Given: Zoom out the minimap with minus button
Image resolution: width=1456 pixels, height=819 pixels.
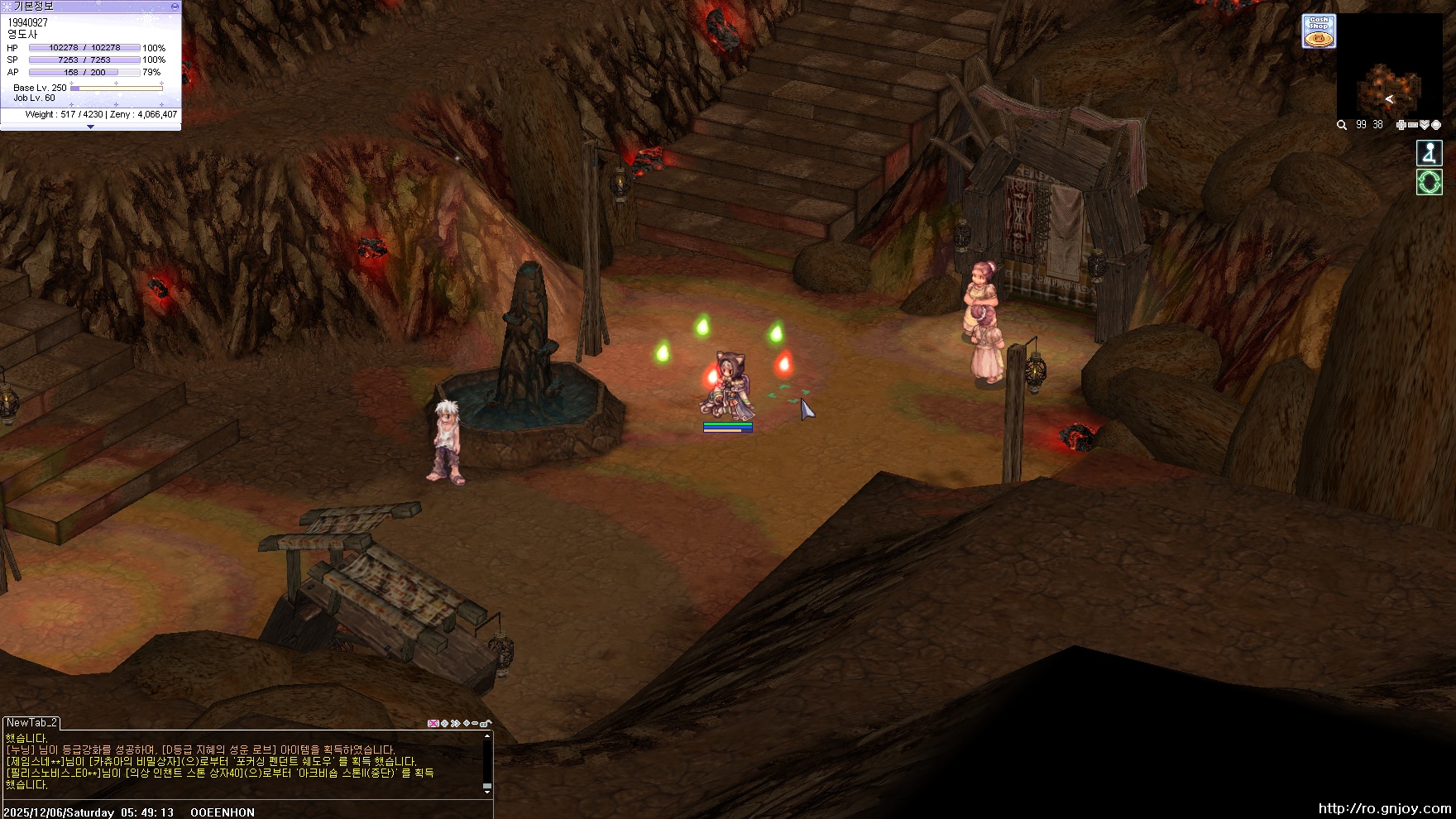Looking at the screenshot, I should click(x=1412, y=125).
